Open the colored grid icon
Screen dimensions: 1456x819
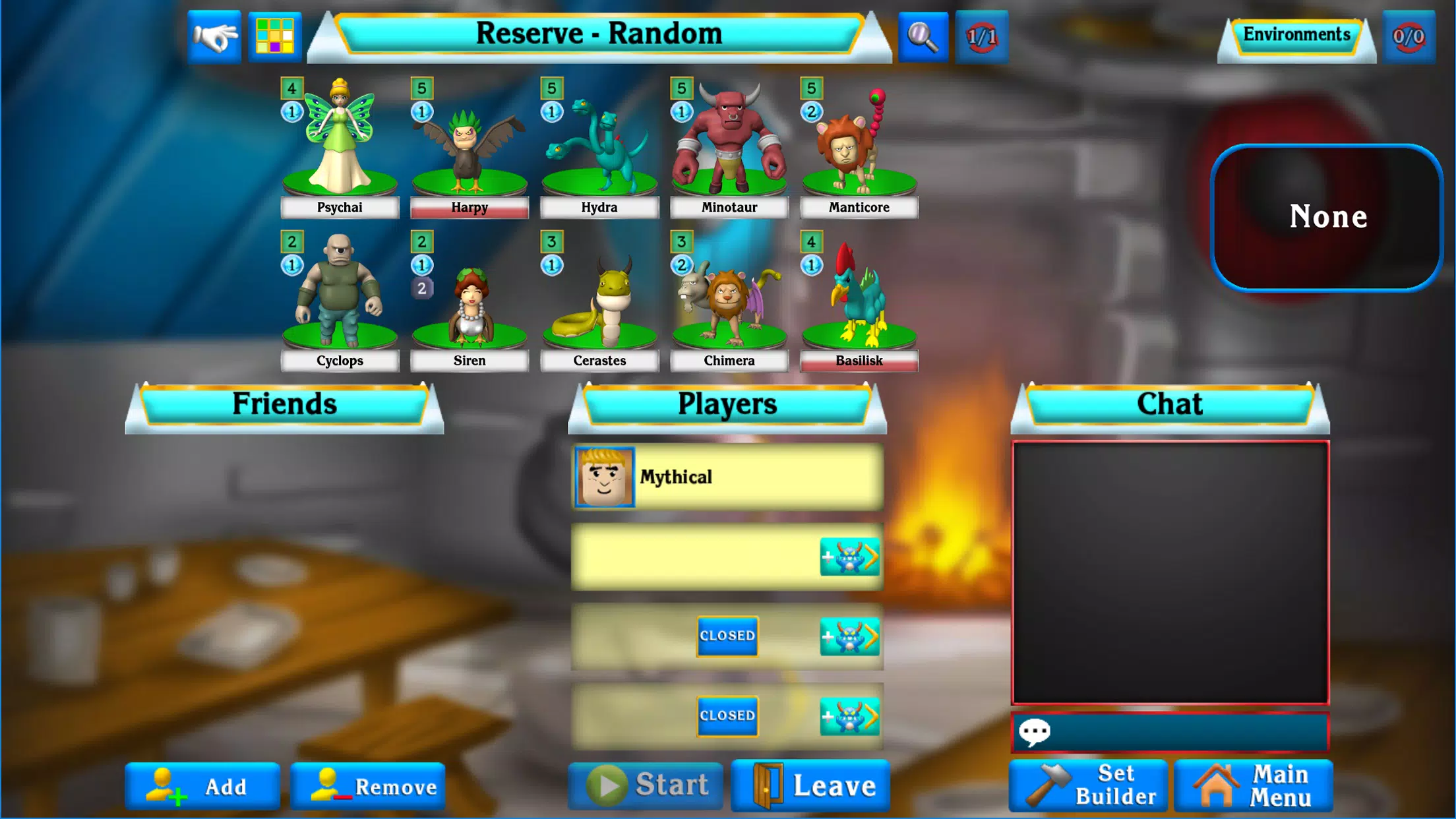click(275, 36)
